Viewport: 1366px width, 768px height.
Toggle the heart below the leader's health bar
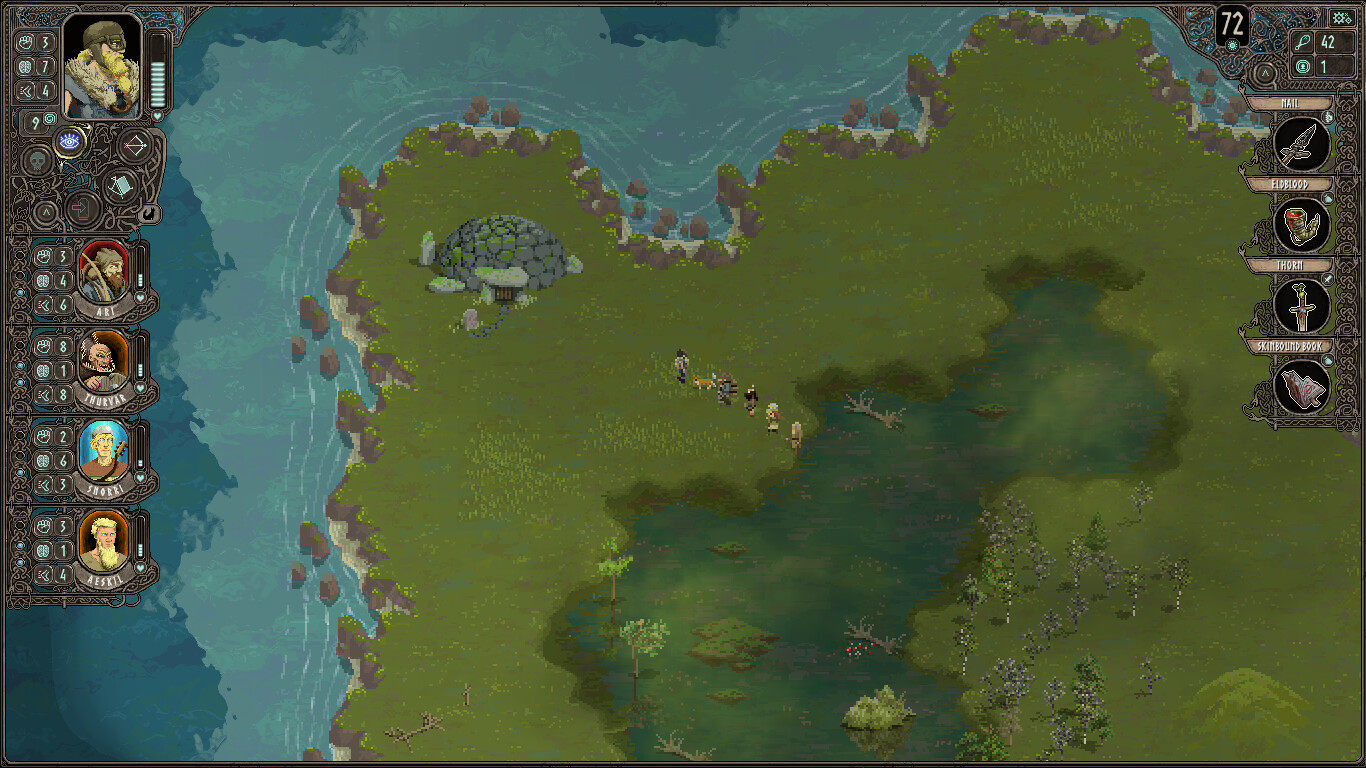pos(157,116)
